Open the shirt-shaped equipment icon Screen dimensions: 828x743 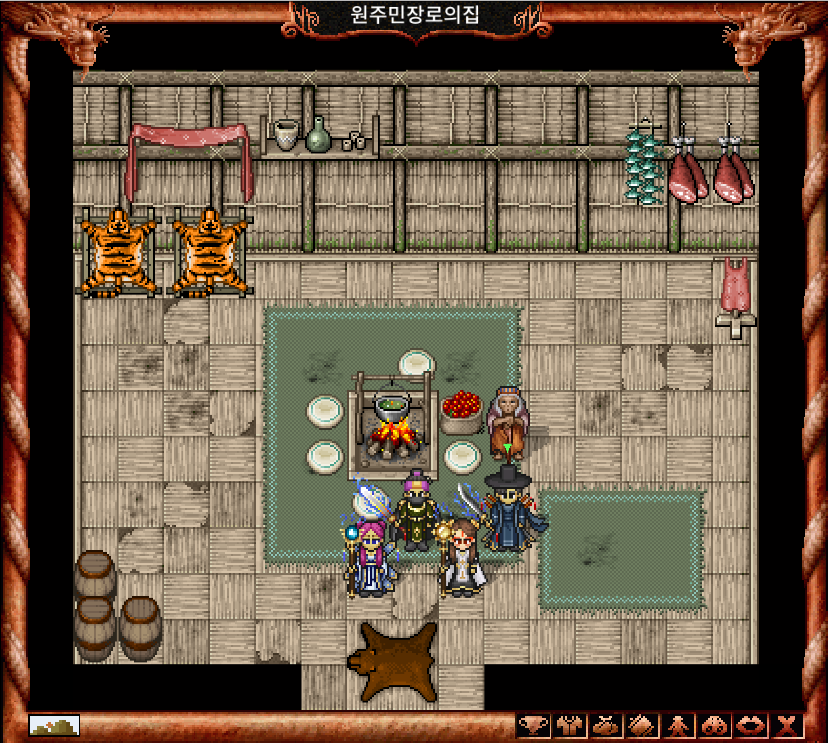click(568, 726)
